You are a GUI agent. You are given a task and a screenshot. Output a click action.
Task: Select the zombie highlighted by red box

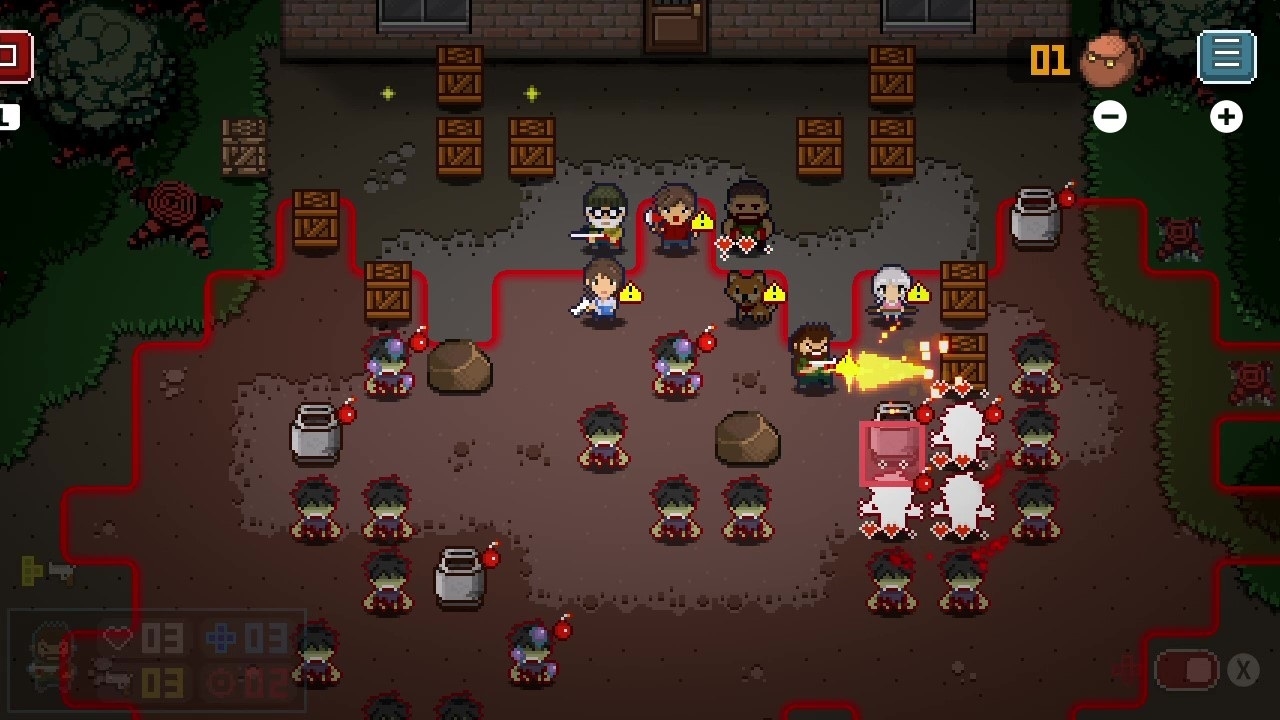(x=891, y=450)
